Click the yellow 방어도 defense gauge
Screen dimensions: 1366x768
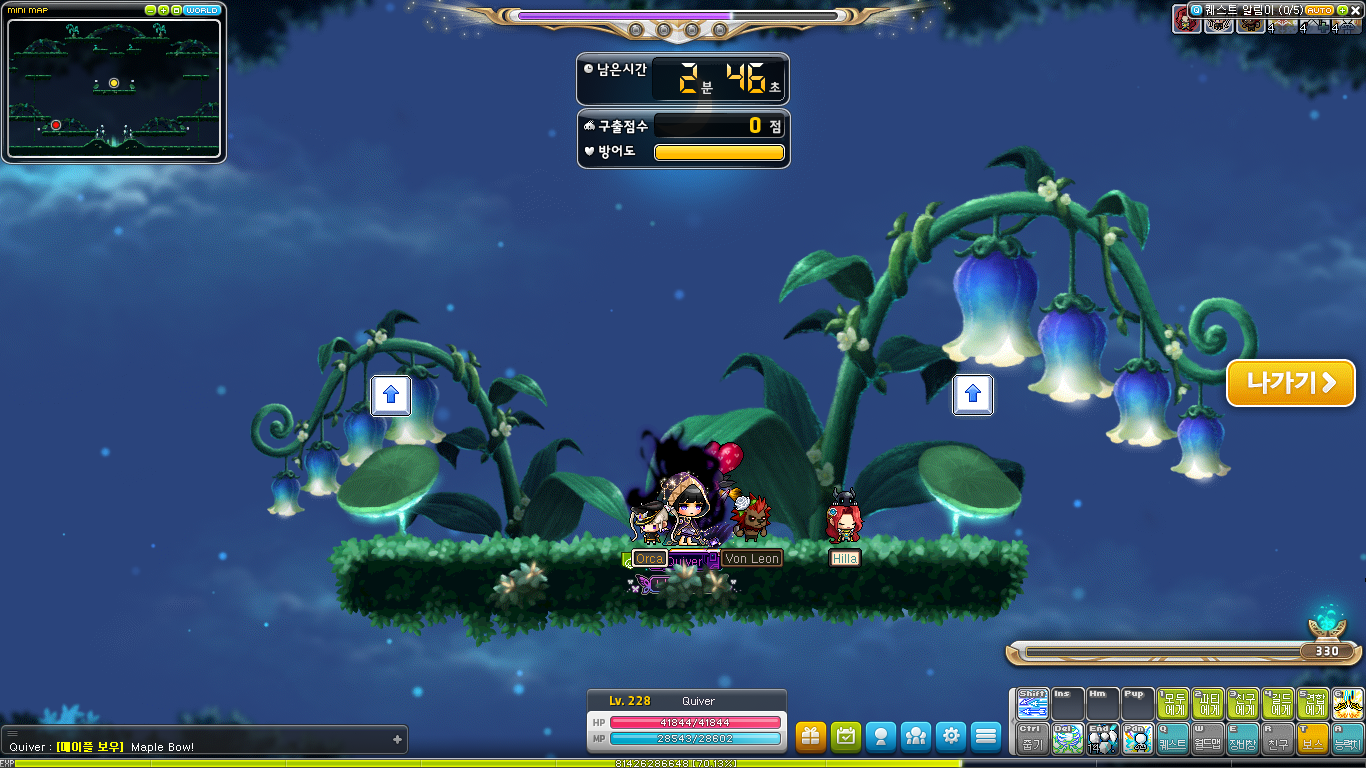[x=718, y=152]
